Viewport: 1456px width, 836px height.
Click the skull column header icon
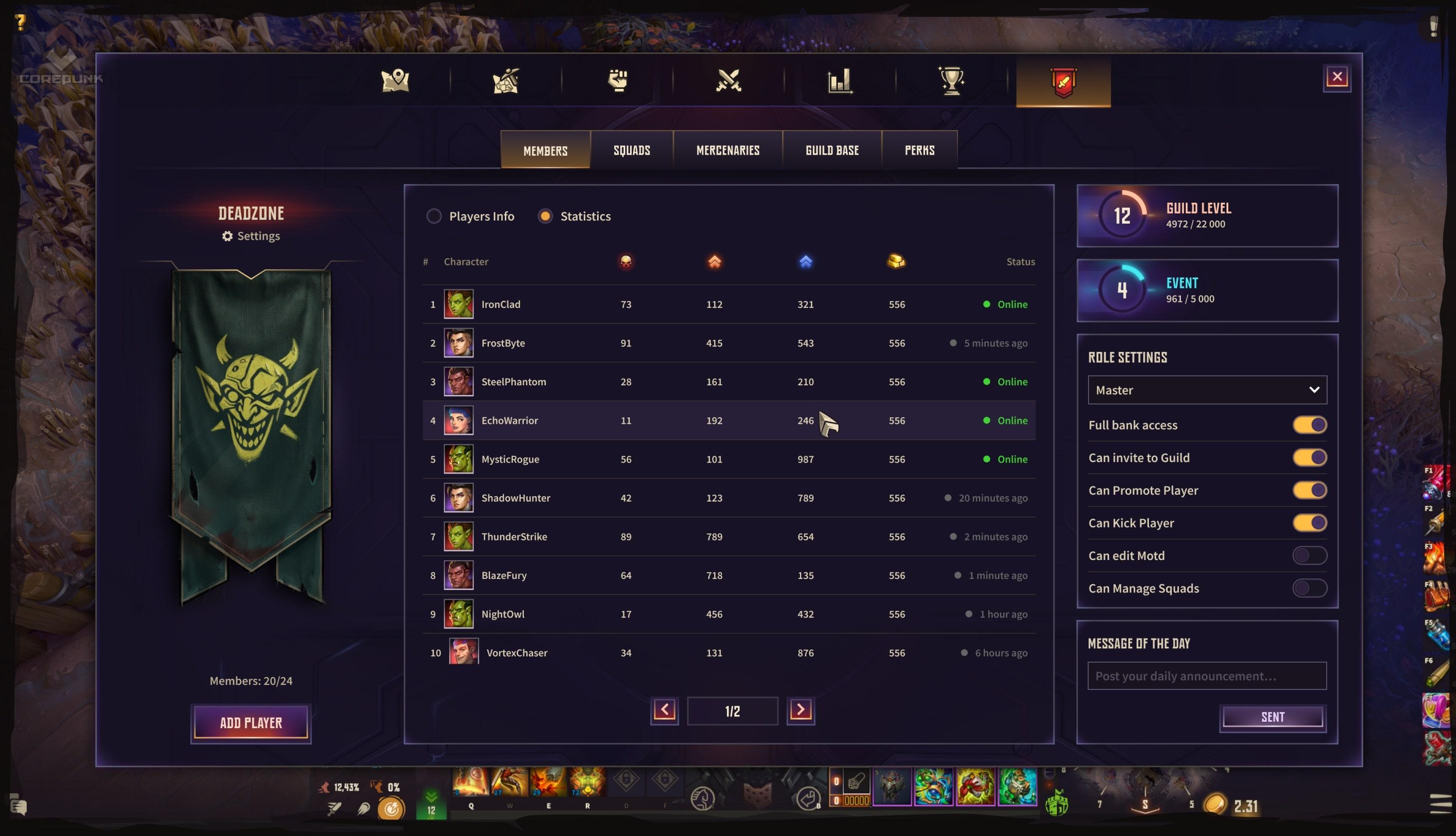626,262
